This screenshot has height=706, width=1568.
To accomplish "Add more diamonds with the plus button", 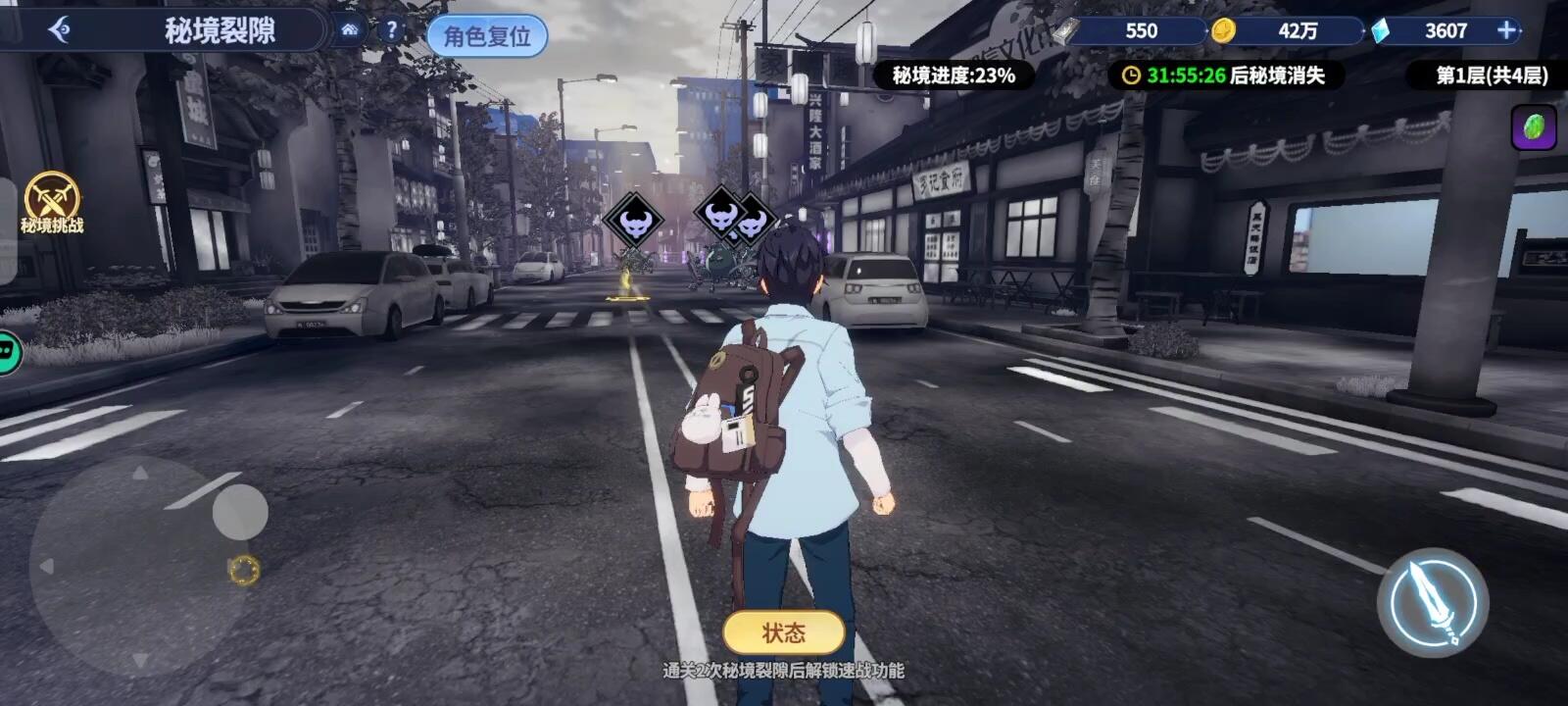I will point(1507,30).
